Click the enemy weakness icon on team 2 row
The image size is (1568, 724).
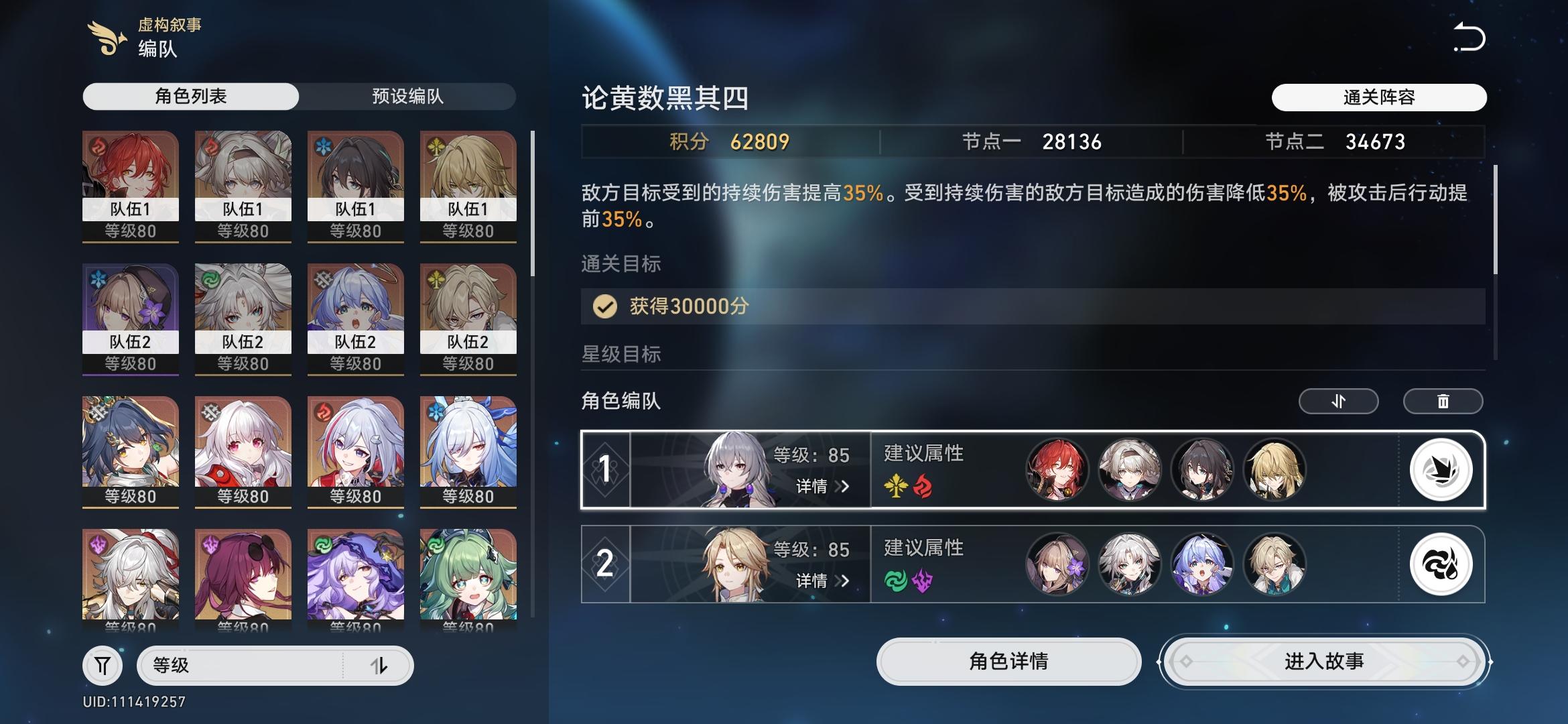[x=1442, y=565]
